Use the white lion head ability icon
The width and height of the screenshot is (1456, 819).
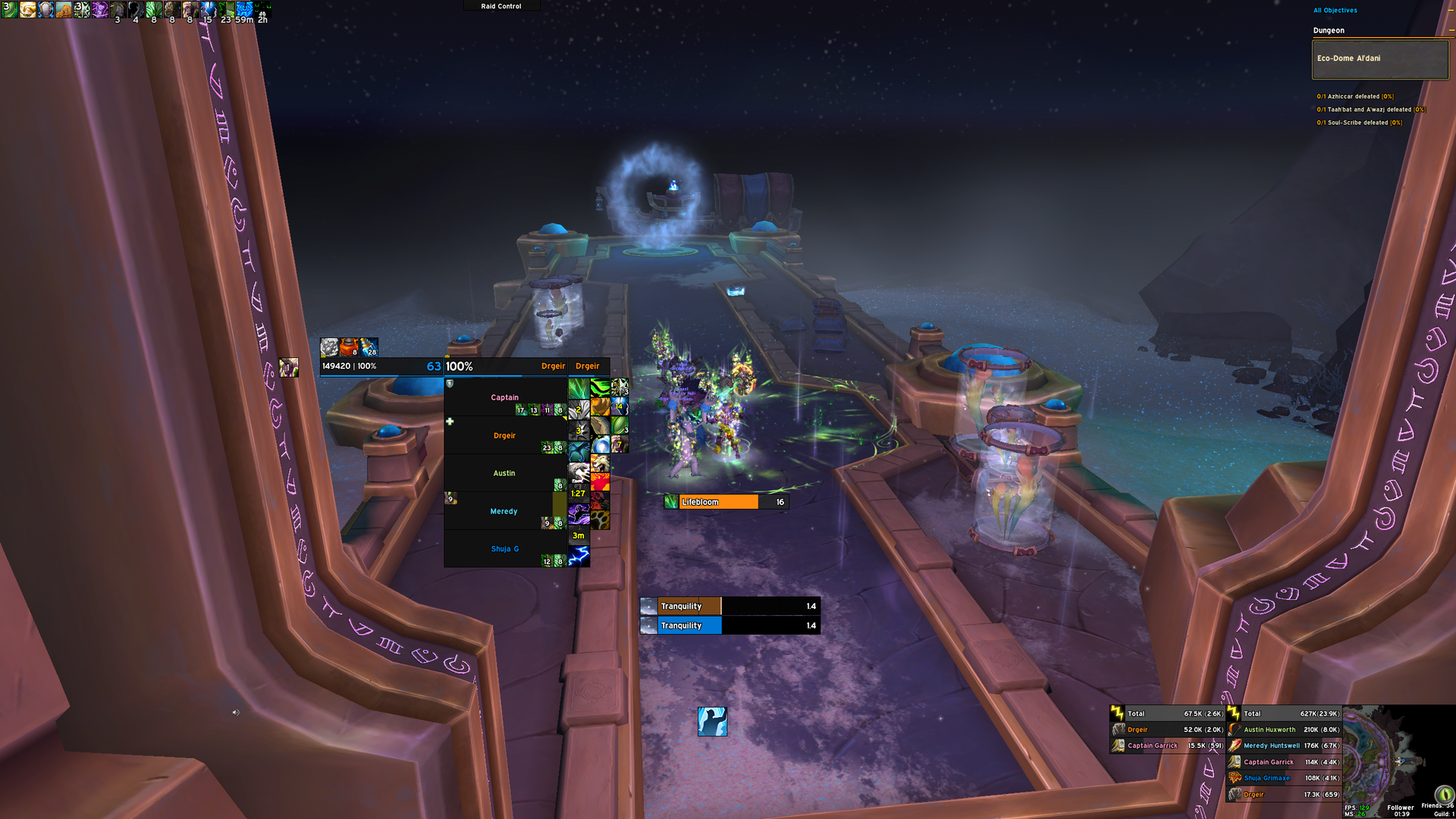coord(601,463)
